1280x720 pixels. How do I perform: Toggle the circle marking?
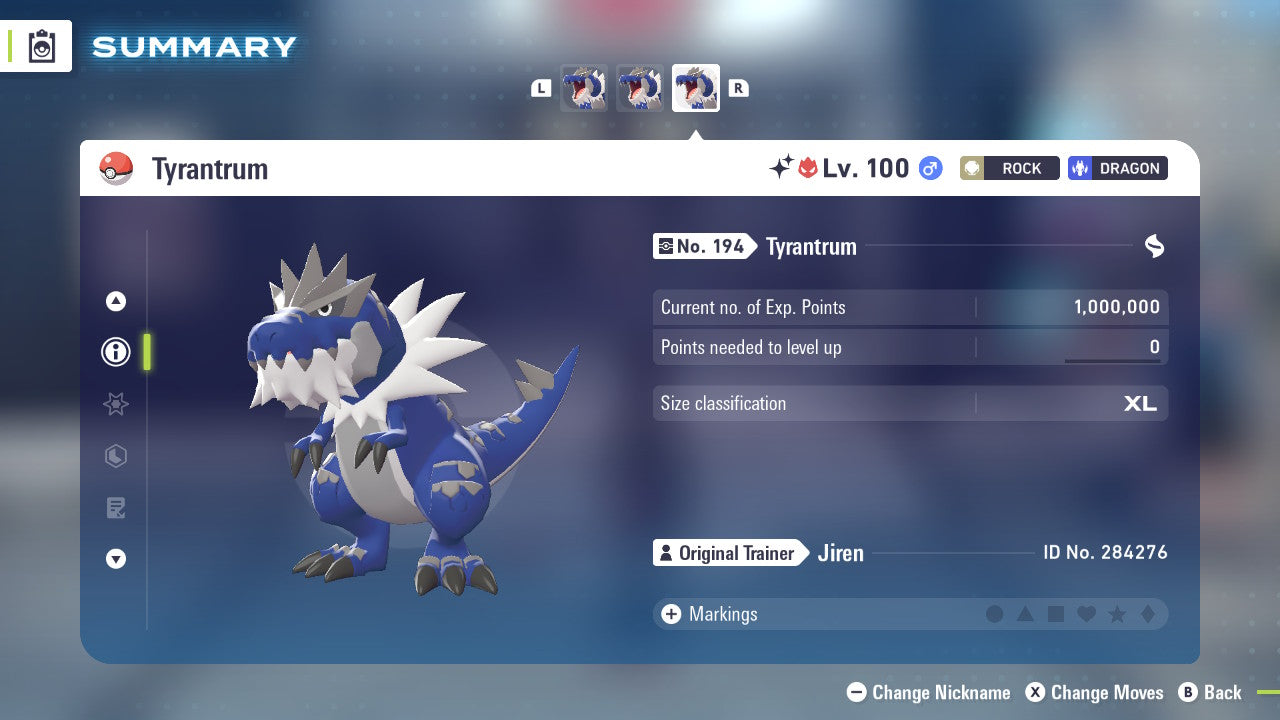(x=995, y=614)
